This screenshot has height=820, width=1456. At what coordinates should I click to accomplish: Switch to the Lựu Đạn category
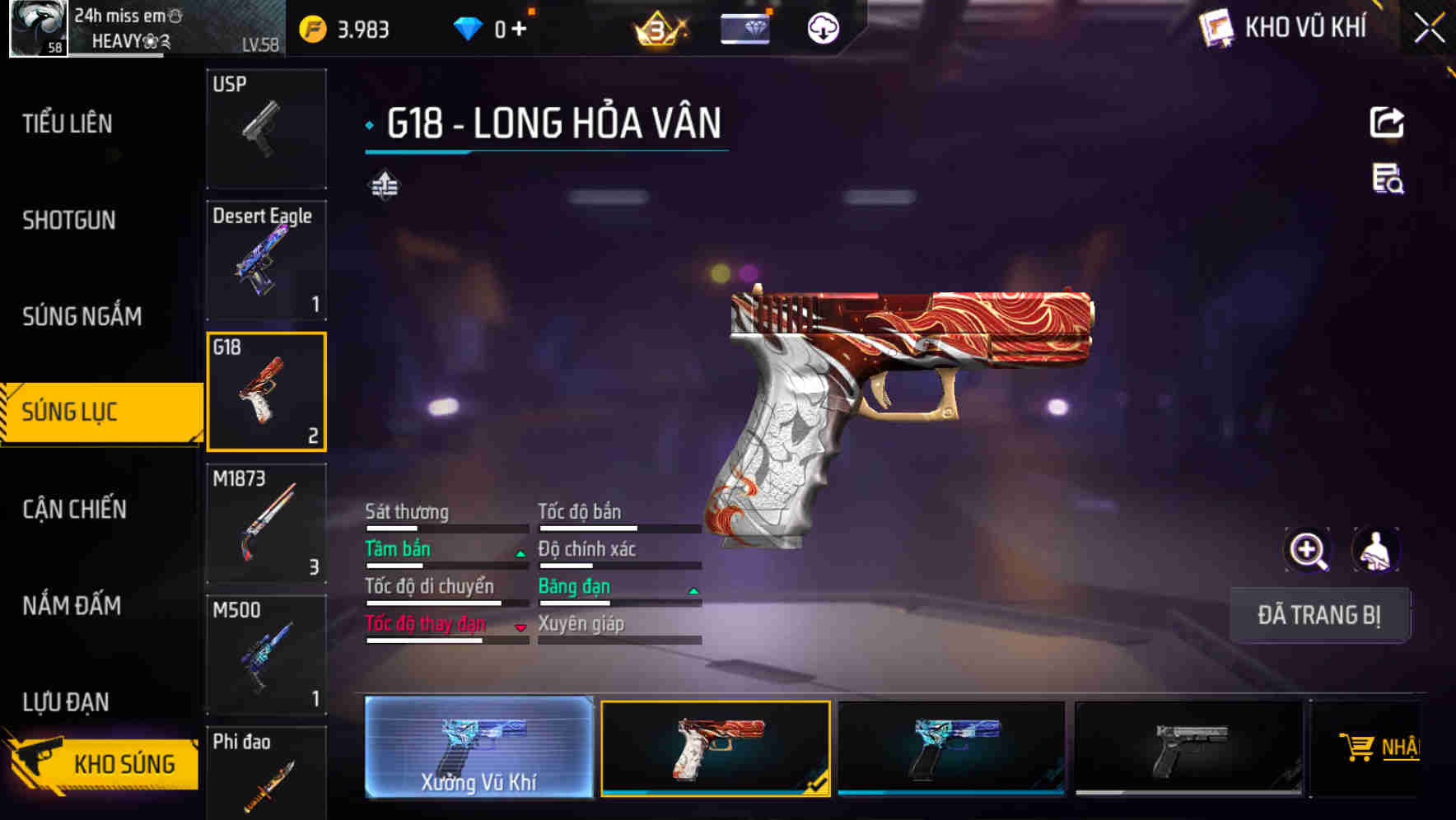click(x=66, y=701)
